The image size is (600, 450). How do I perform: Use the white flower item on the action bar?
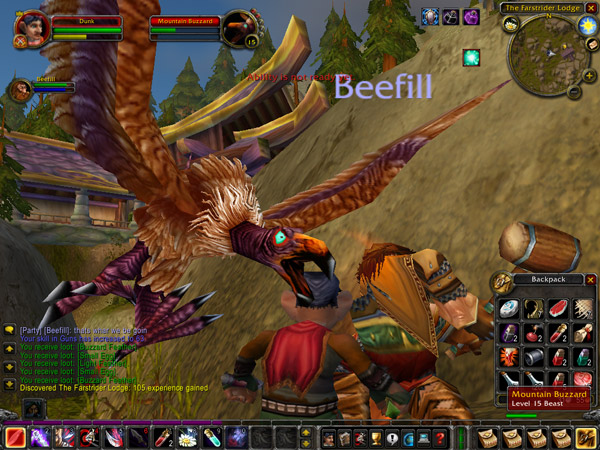(x=188, y=437)
